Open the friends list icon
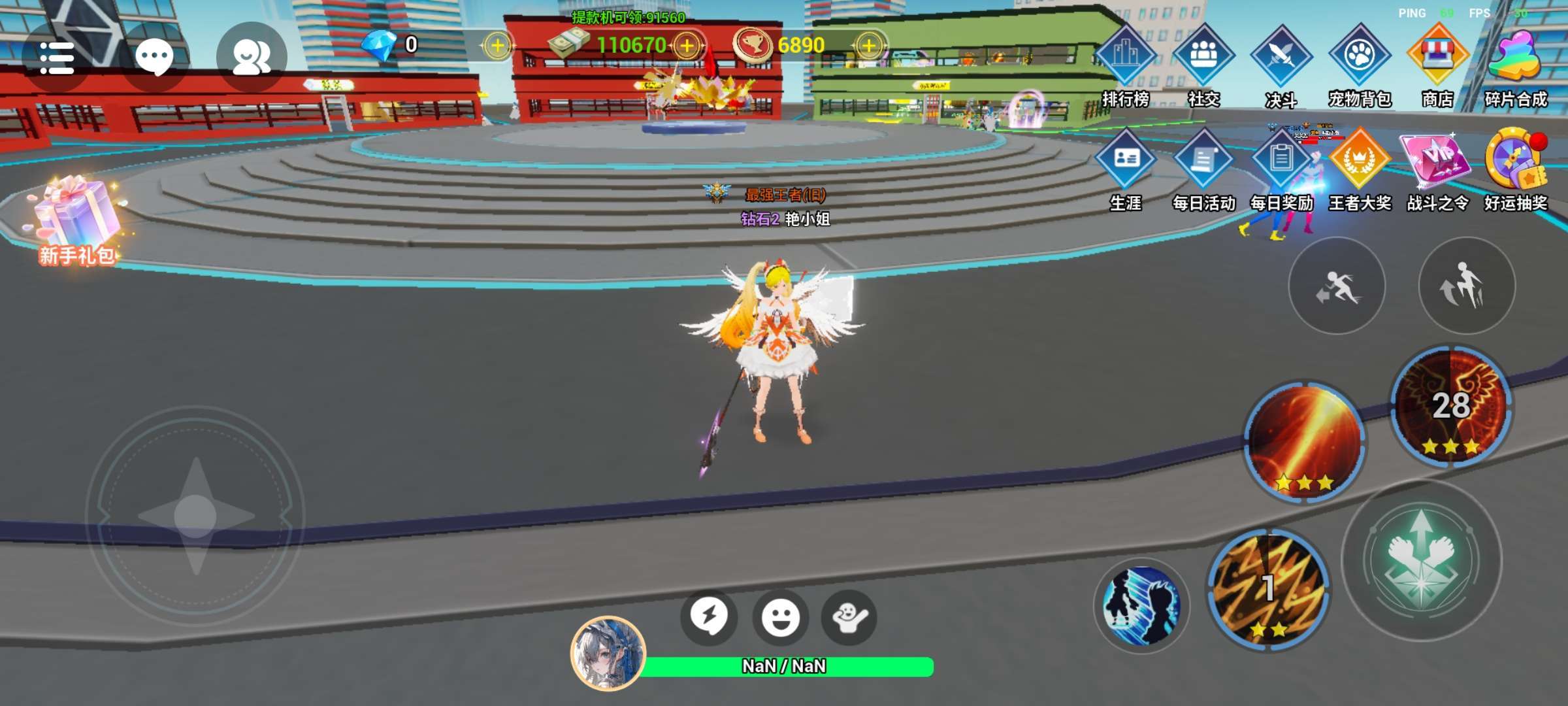The image size is (1568, 706). (252, 58)
